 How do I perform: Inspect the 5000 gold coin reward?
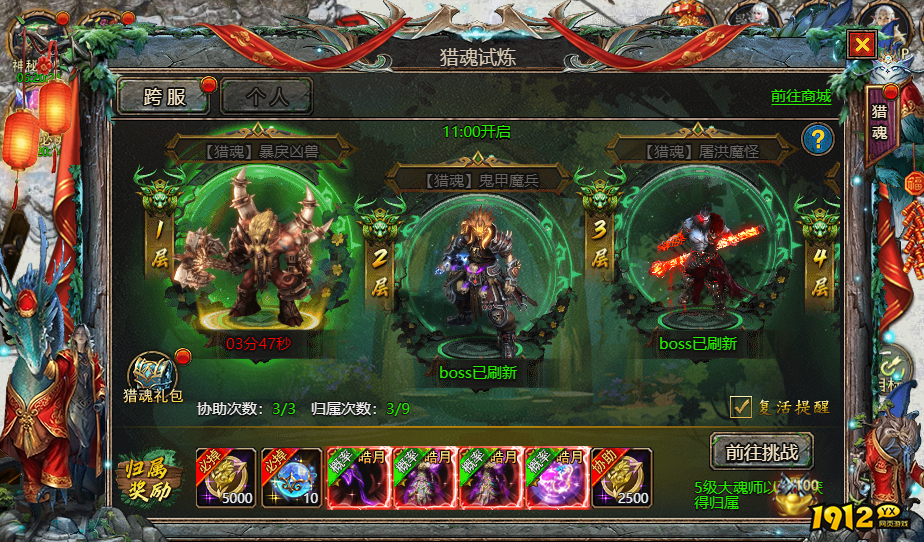(225, 478)
